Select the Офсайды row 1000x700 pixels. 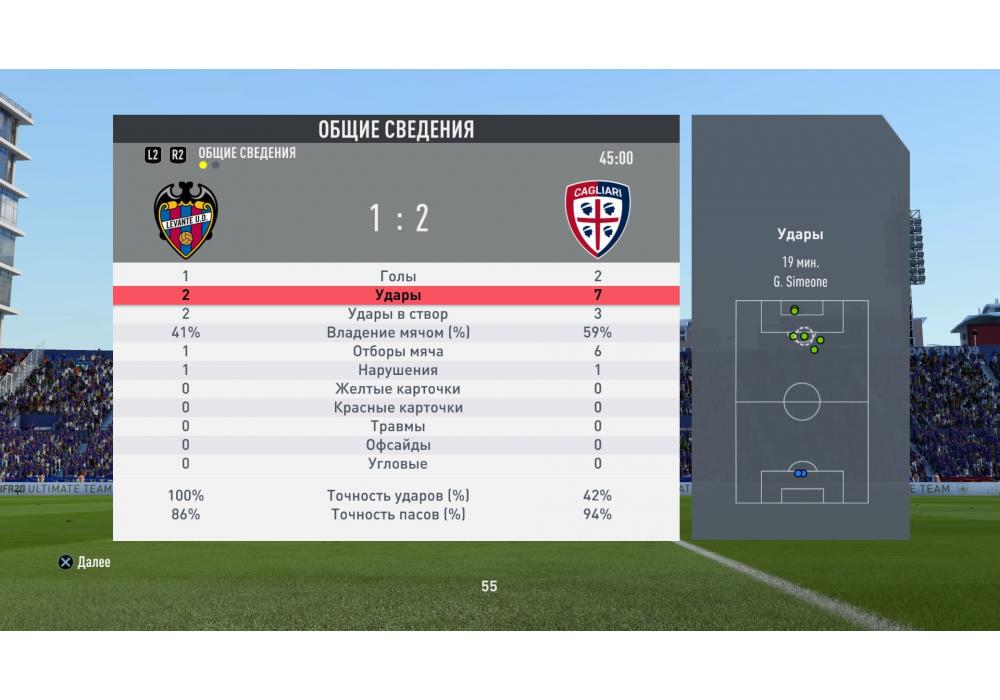coord(398,445)
